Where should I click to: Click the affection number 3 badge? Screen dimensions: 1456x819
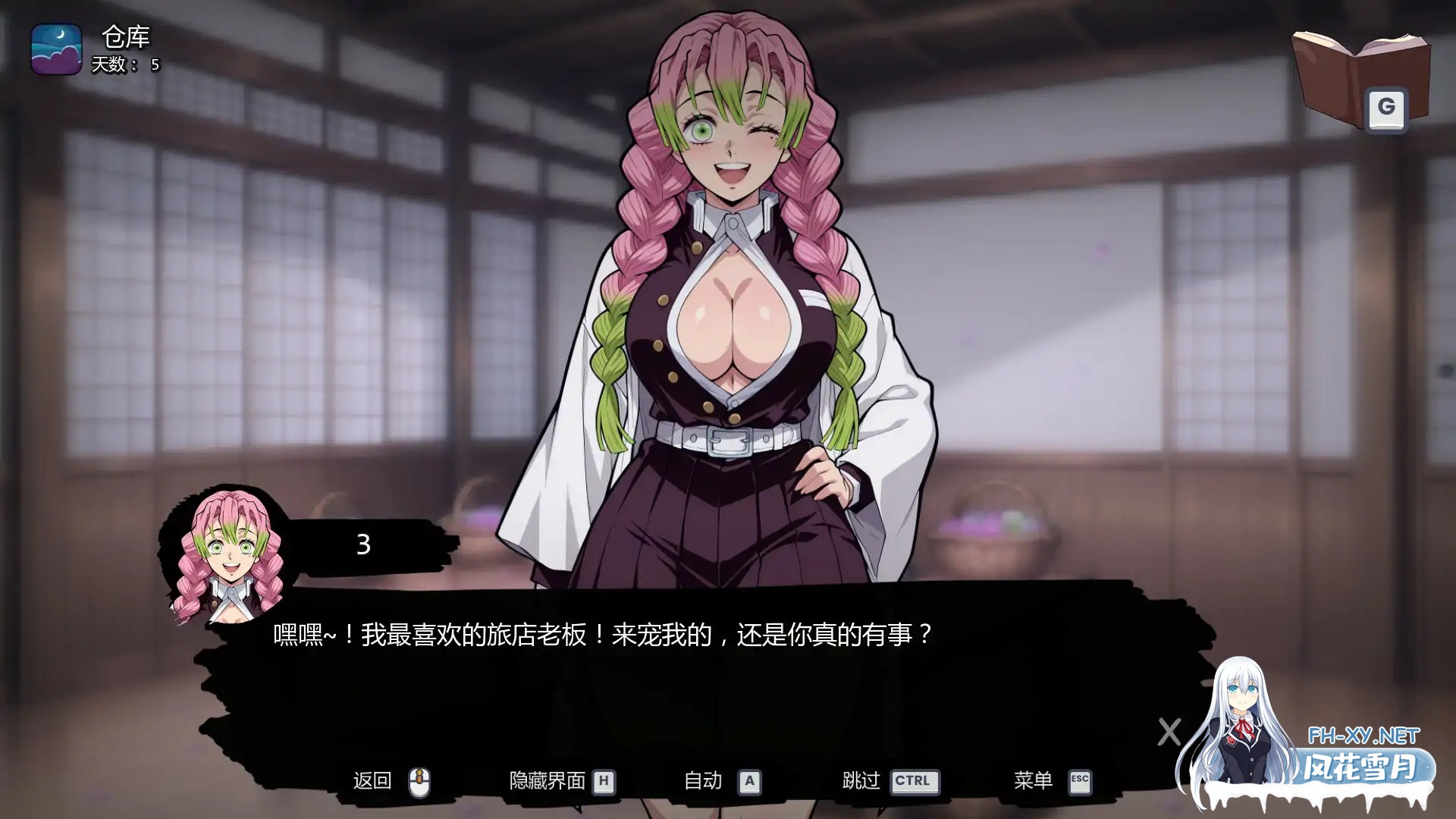363,544
